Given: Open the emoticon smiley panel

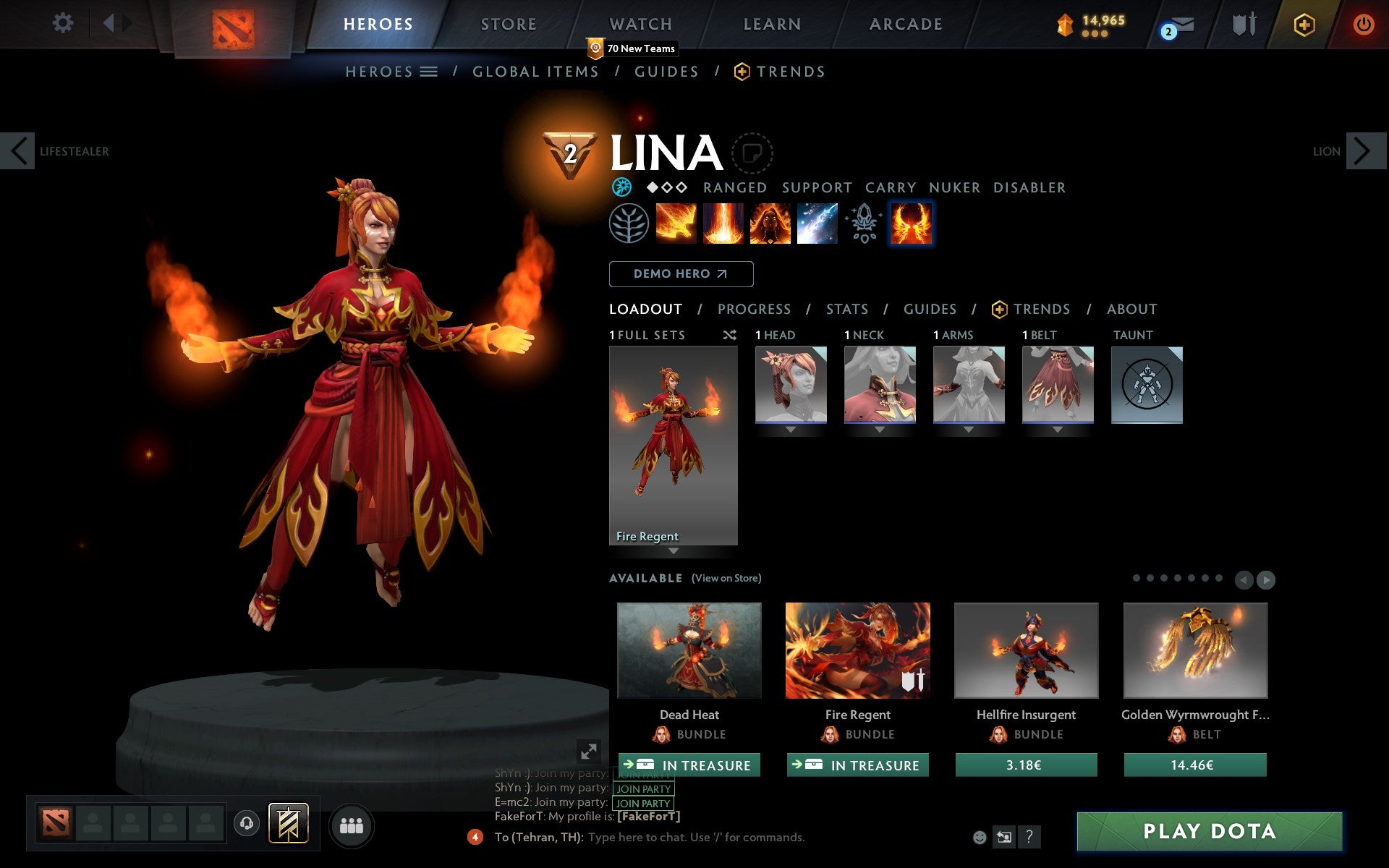Looking at the screenshot, I should point(980,838).
